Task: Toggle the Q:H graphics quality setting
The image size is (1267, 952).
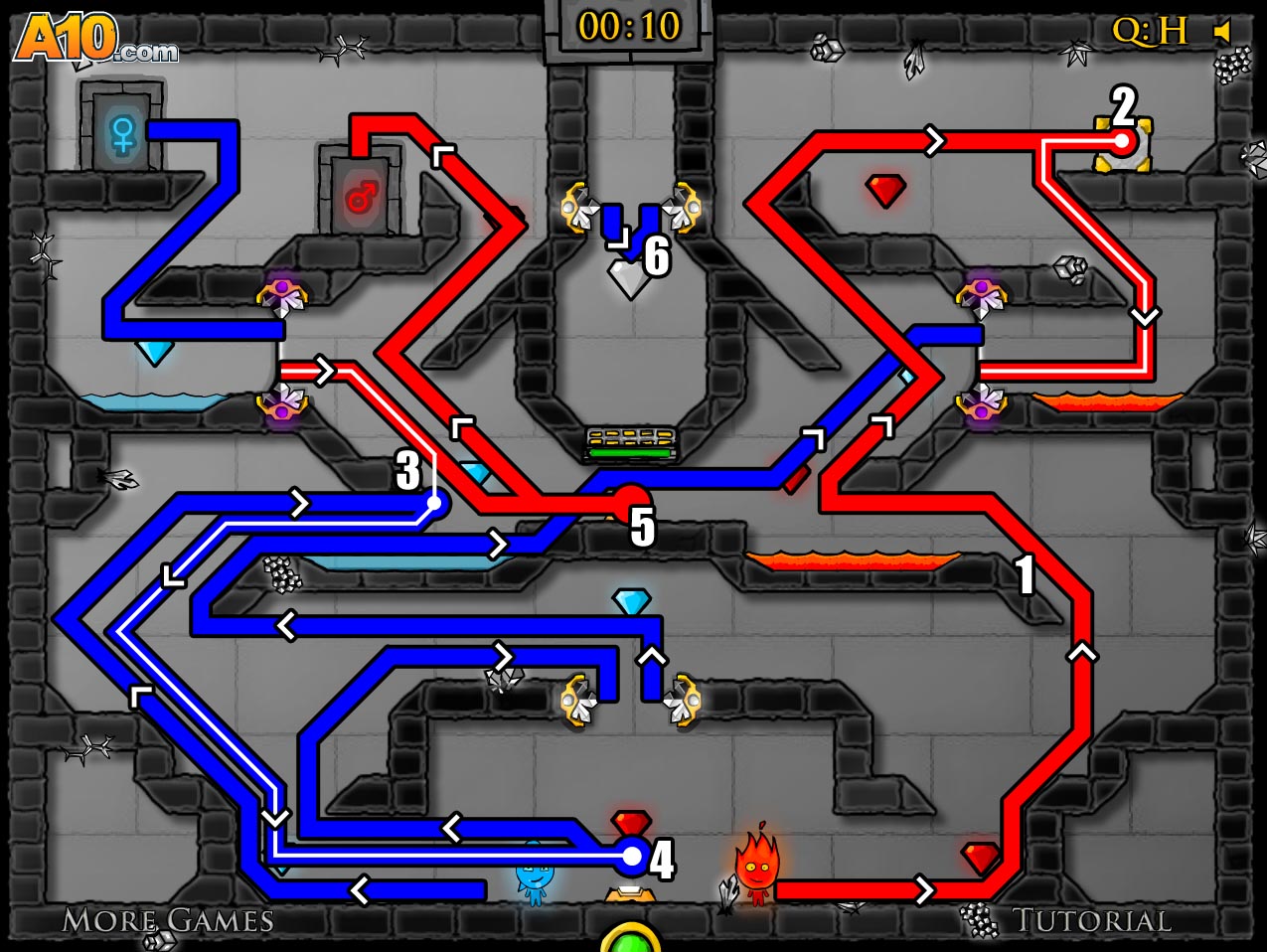Action: tap(1149, 31)
